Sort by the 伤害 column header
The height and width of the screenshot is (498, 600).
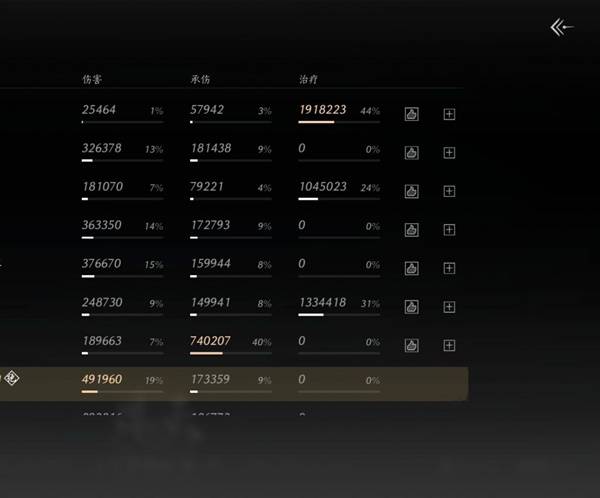point(92,78)
